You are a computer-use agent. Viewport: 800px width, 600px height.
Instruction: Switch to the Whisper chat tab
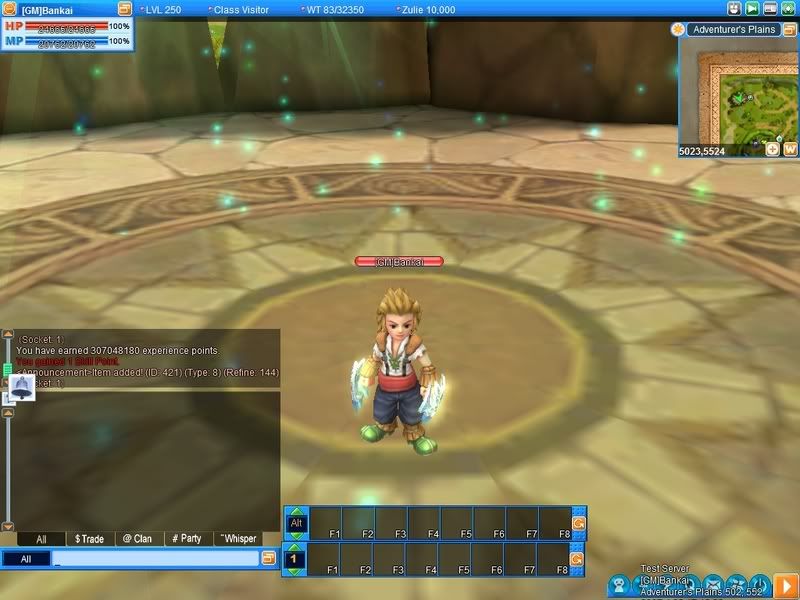click(236, 538)
